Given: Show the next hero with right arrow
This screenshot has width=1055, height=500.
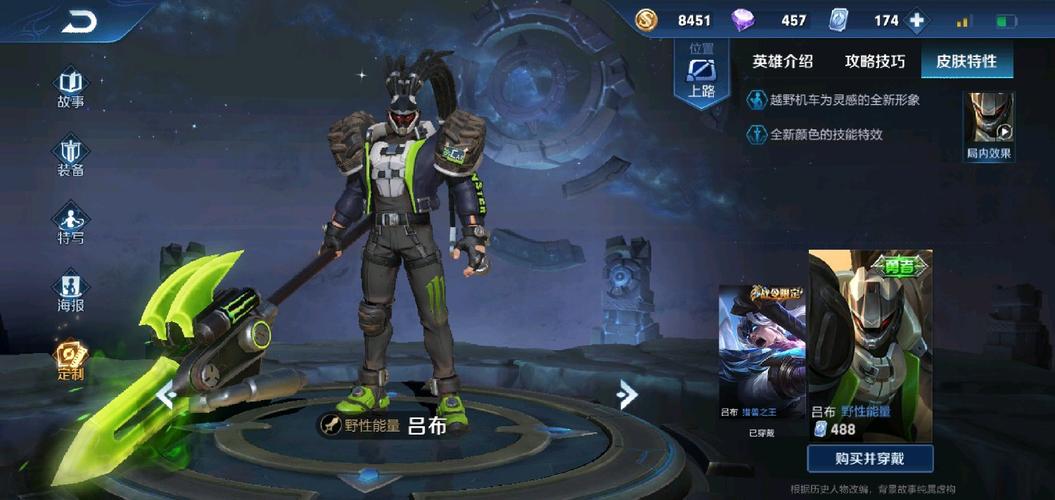Looking at the screenshot, I should (627, 395).
